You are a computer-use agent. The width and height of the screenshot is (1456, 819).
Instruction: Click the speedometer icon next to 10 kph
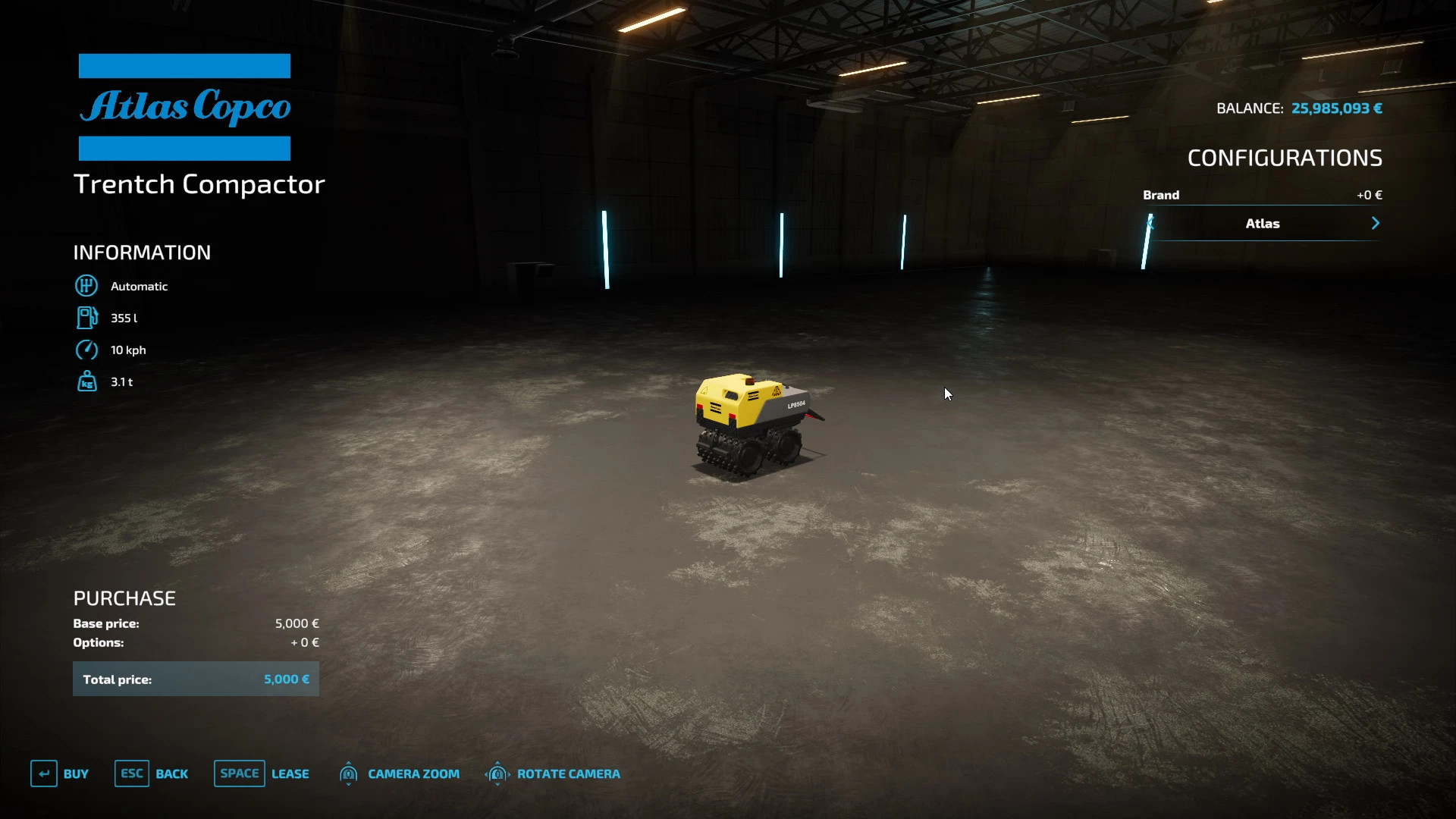point(86,350)
